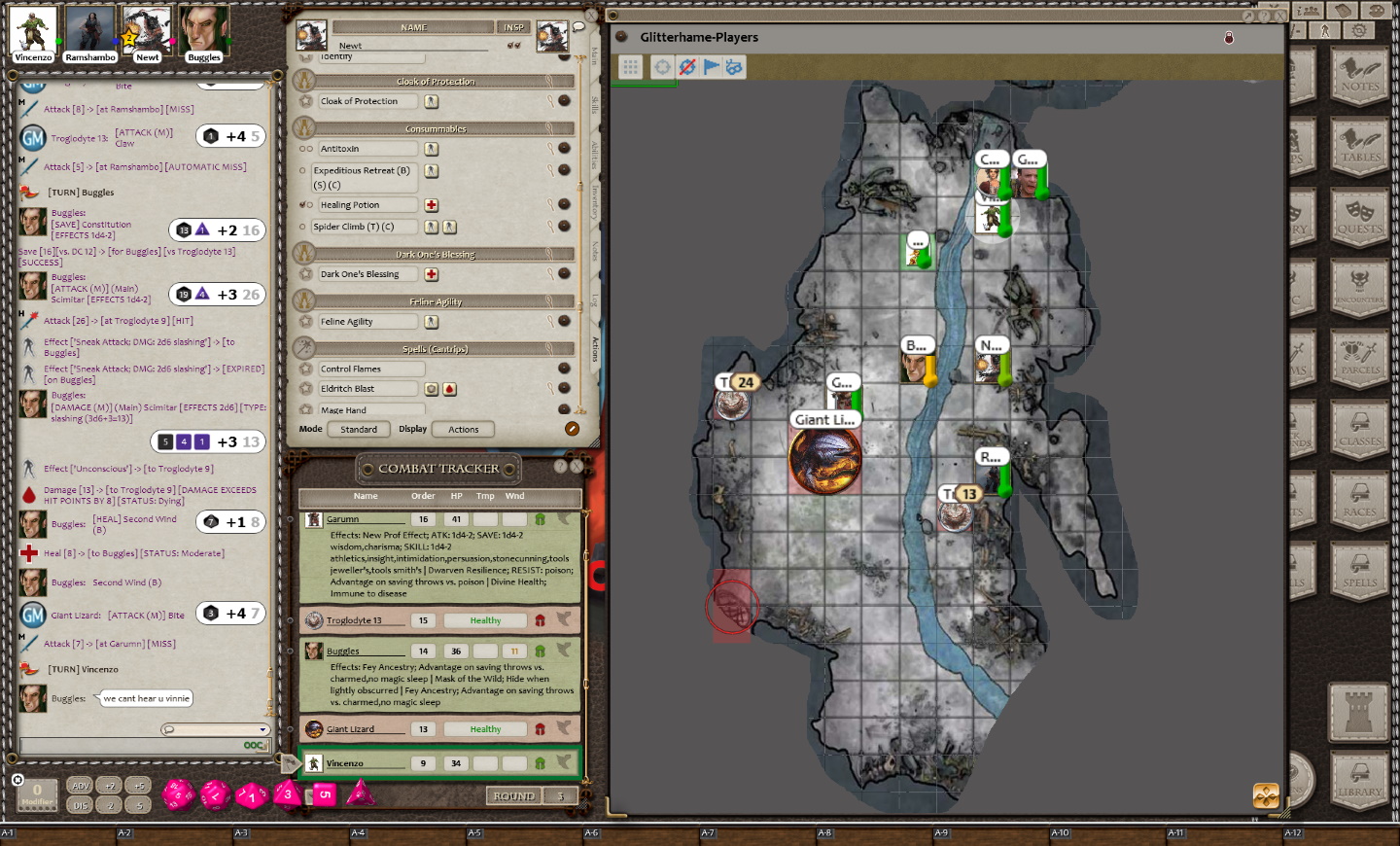Click the Actions display button
Screen dimensions: 1400x846
[x=463, y=429]
